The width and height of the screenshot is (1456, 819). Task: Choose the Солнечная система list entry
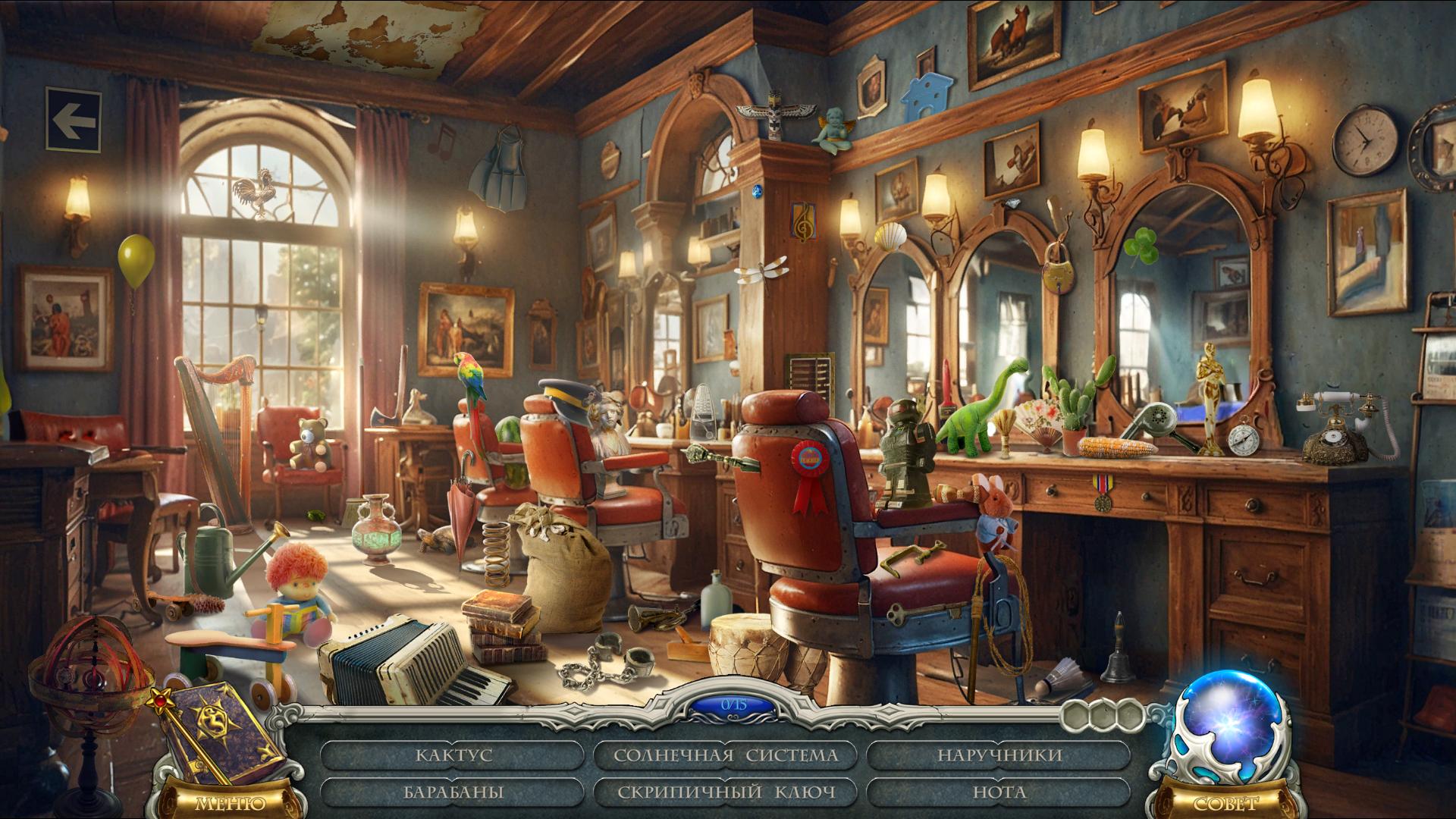tap(726, 755)
